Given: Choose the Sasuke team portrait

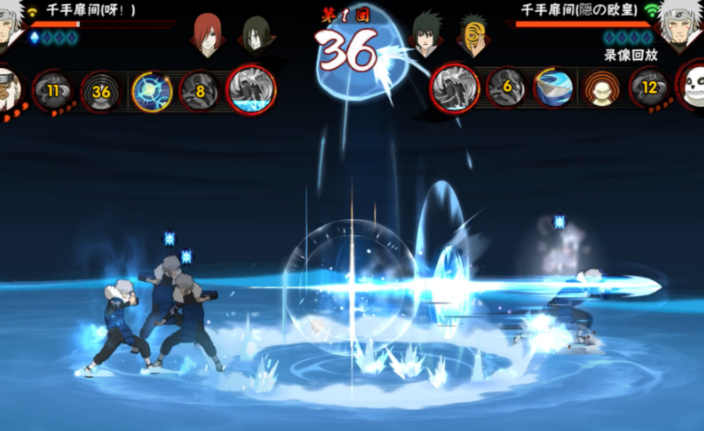Looking at the screenshot, I should (x=429, y=32).
